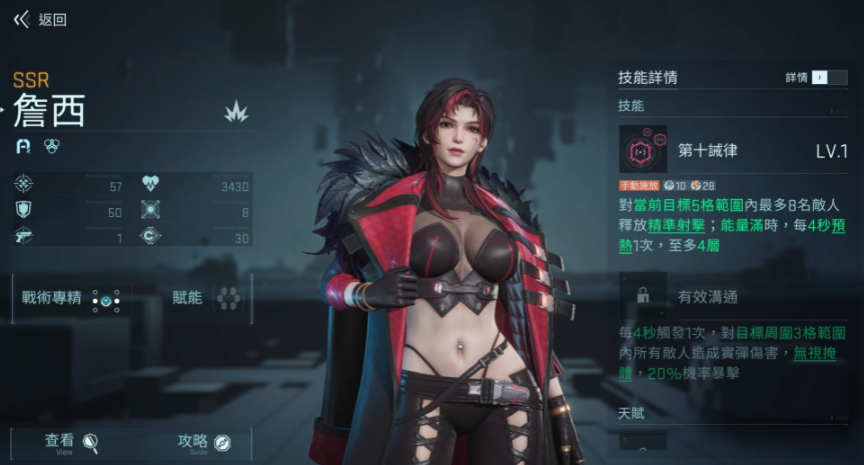
Task: Click the crown faction emblem beside the name
Action: 236,112
